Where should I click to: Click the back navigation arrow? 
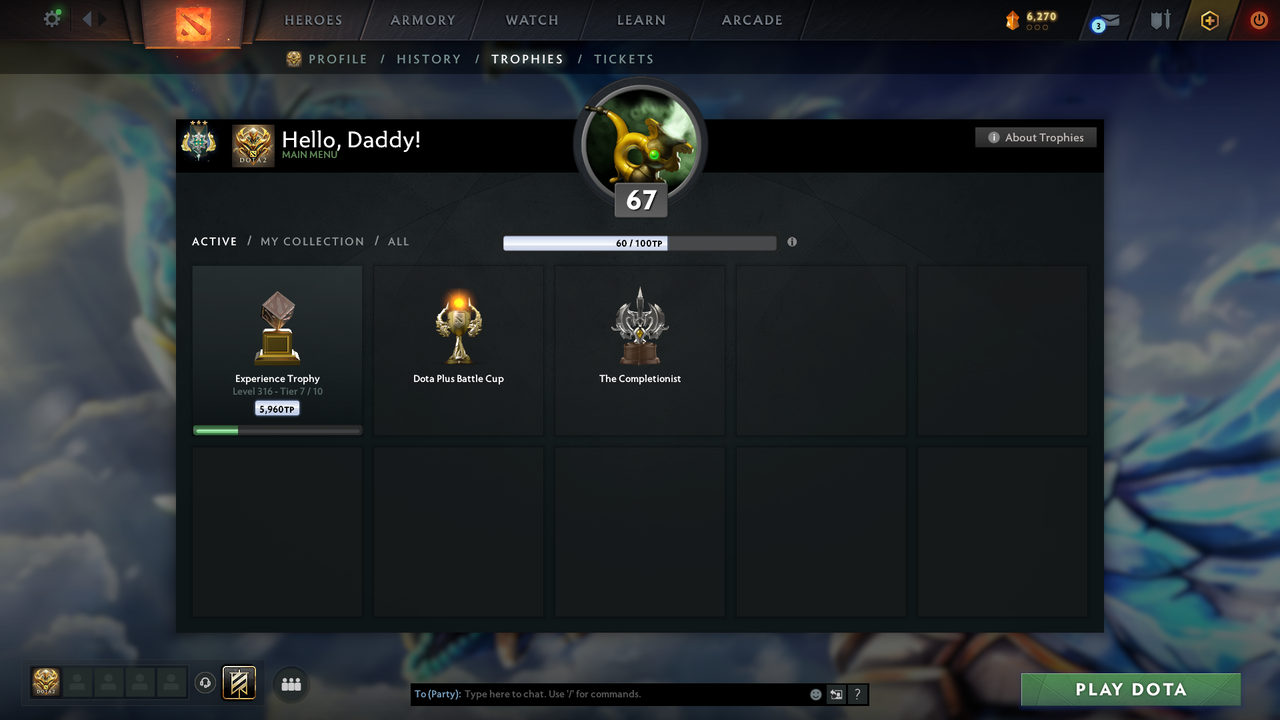click(x=86, y=17)
